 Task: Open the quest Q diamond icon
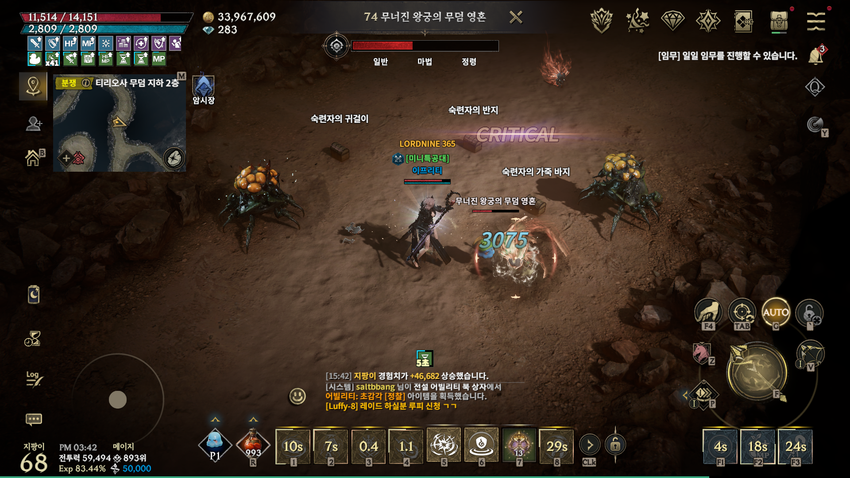[709, 20]
